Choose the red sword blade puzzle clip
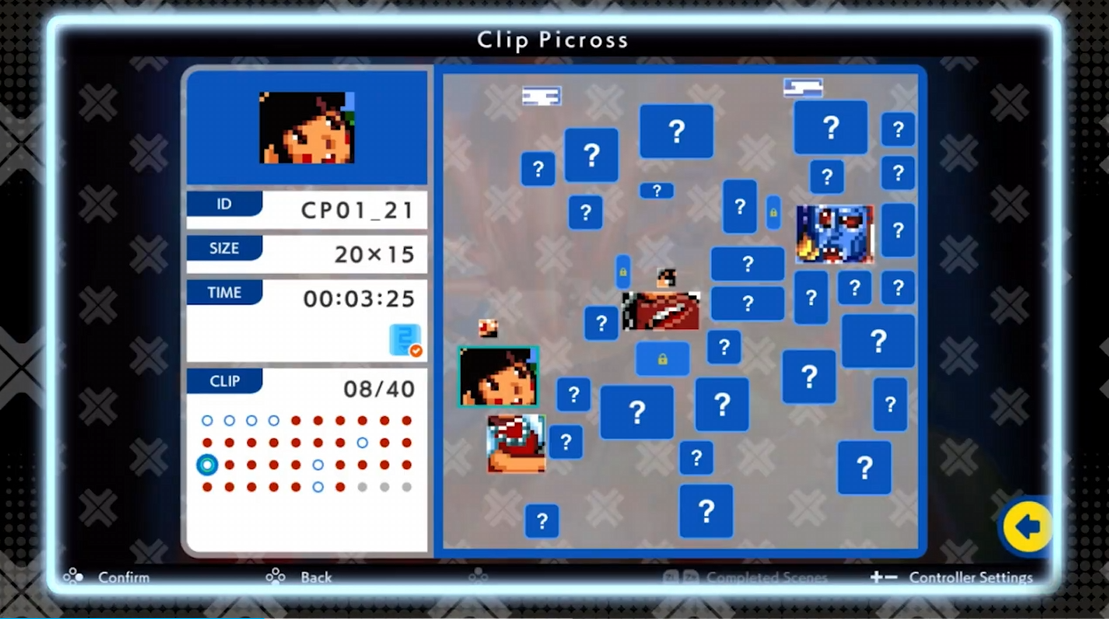The image size is (1109, 619). 661,311
